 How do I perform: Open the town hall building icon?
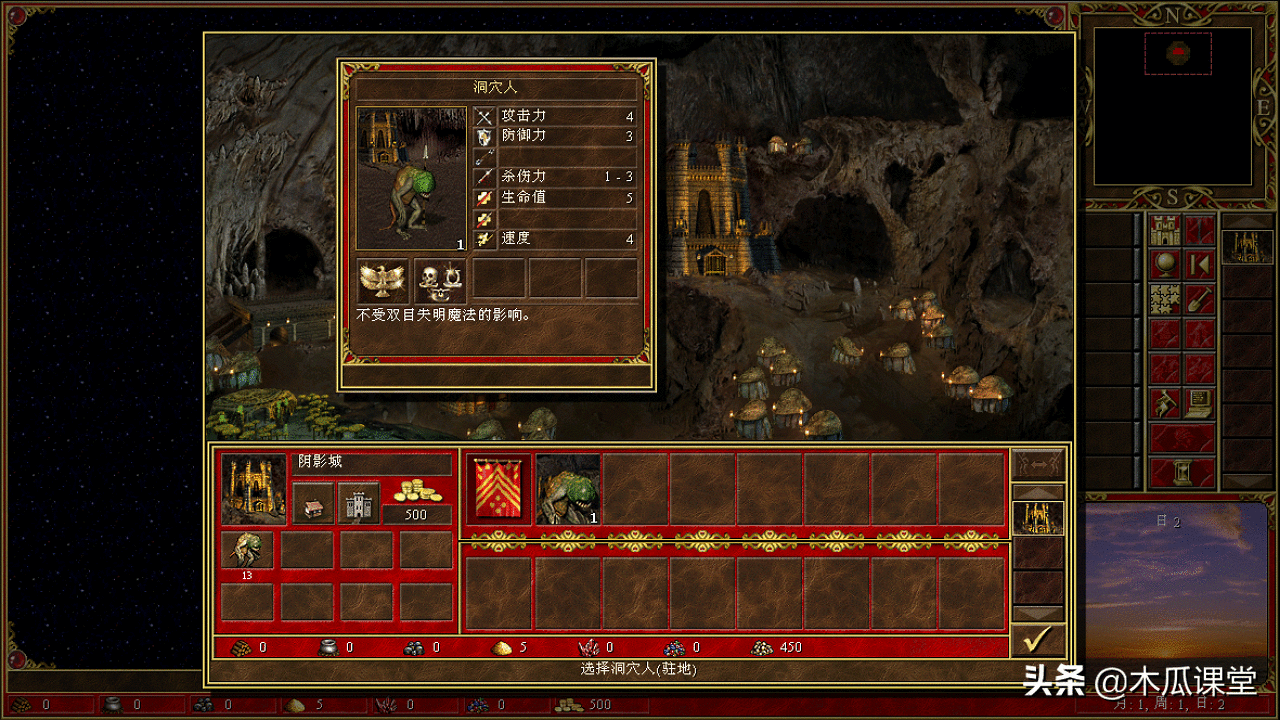(312, 504)
